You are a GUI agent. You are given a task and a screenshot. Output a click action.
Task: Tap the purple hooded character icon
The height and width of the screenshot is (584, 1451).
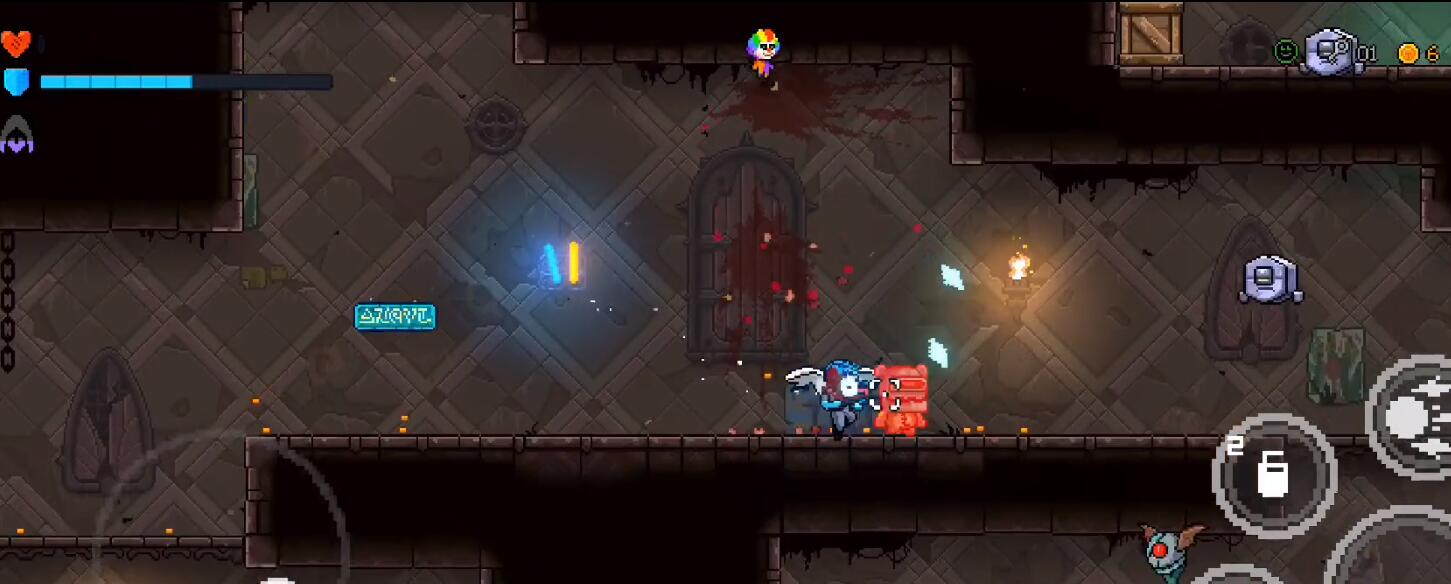[x=17, y=135]
